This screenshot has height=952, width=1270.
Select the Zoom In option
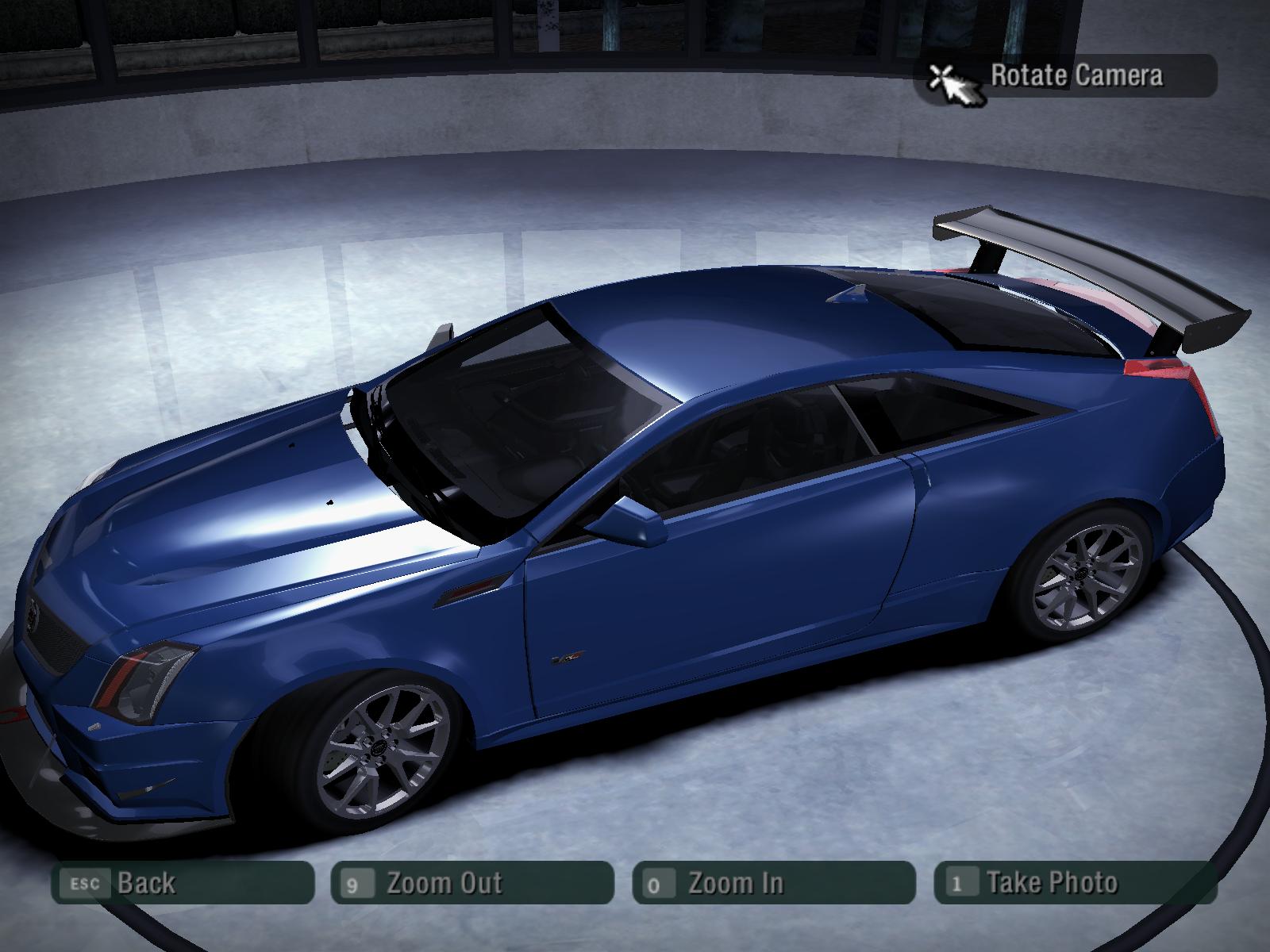[x=774, y=882]
